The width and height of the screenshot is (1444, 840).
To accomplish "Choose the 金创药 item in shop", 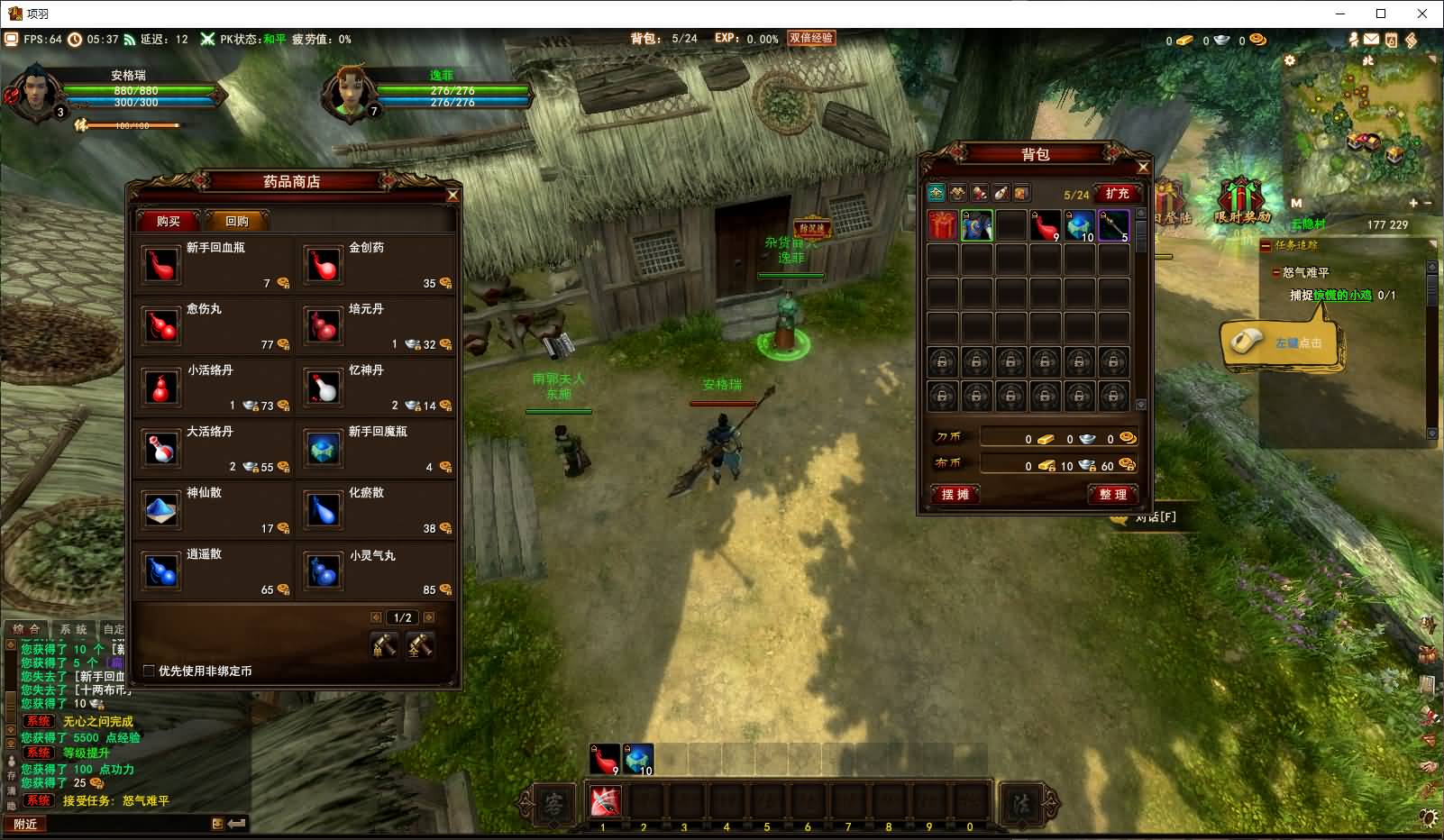I will 324,264.
